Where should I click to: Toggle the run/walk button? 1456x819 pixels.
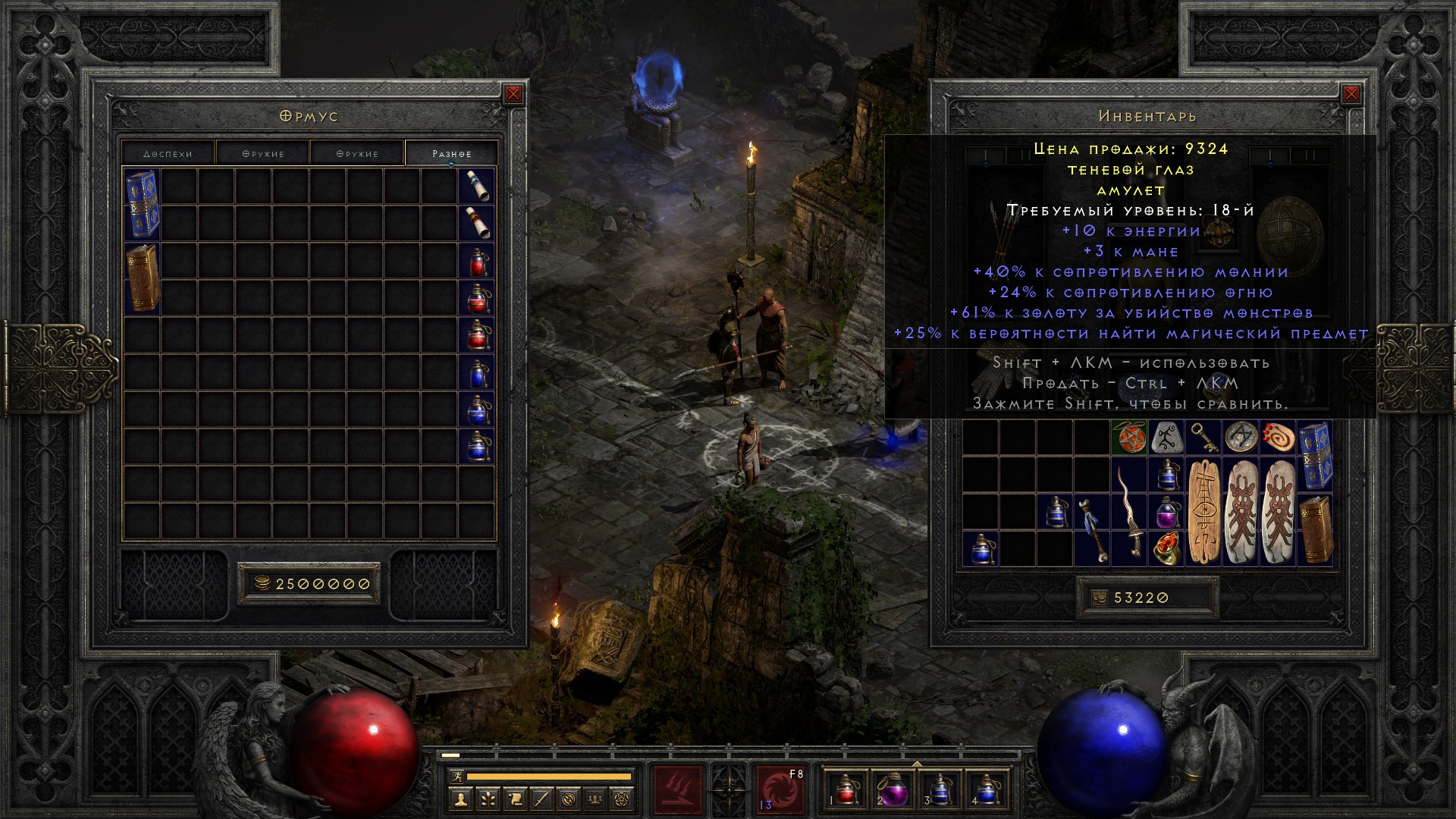coord(454,777)
